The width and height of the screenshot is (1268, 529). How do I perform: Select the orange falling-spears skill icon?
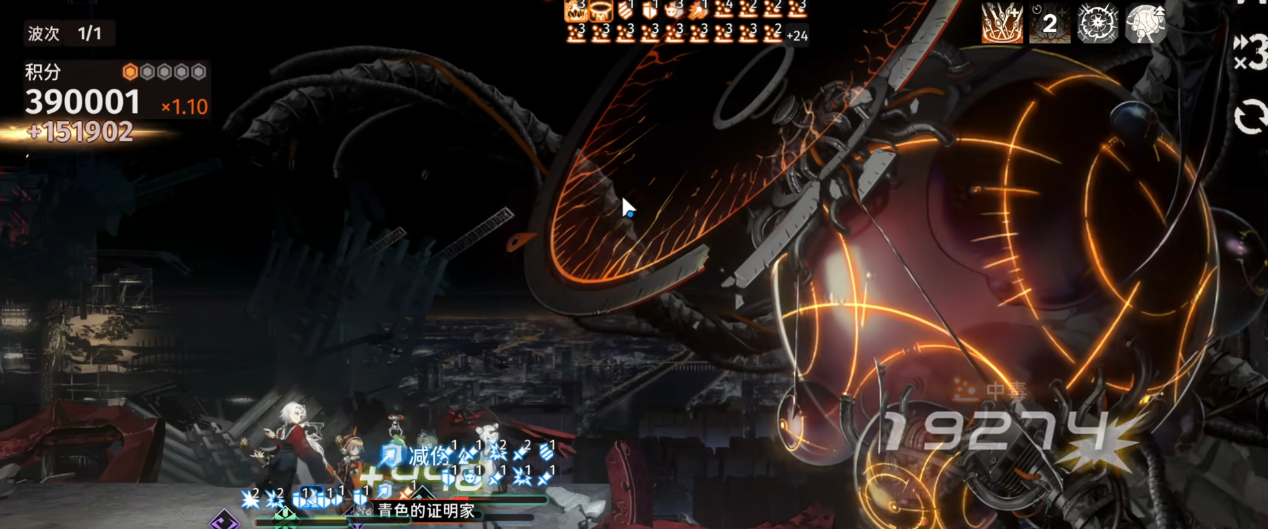[x=1001, y=23]
